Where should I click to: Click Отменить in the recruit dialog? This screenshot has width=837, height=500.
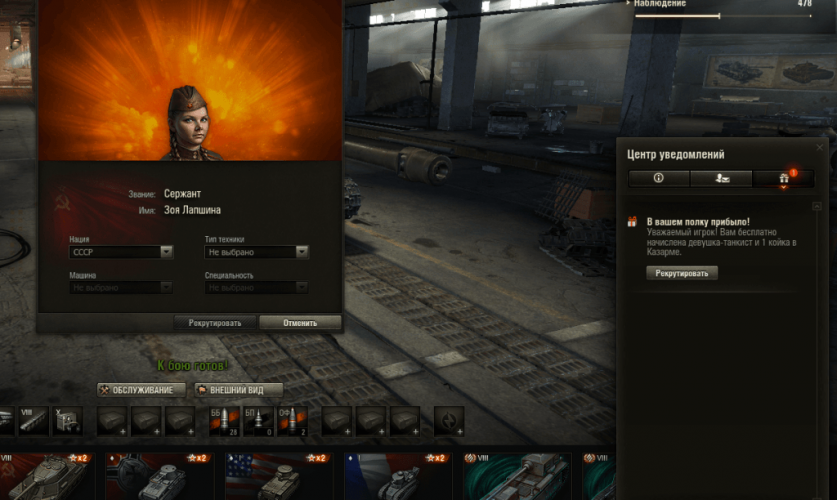(x=300, y=323)
